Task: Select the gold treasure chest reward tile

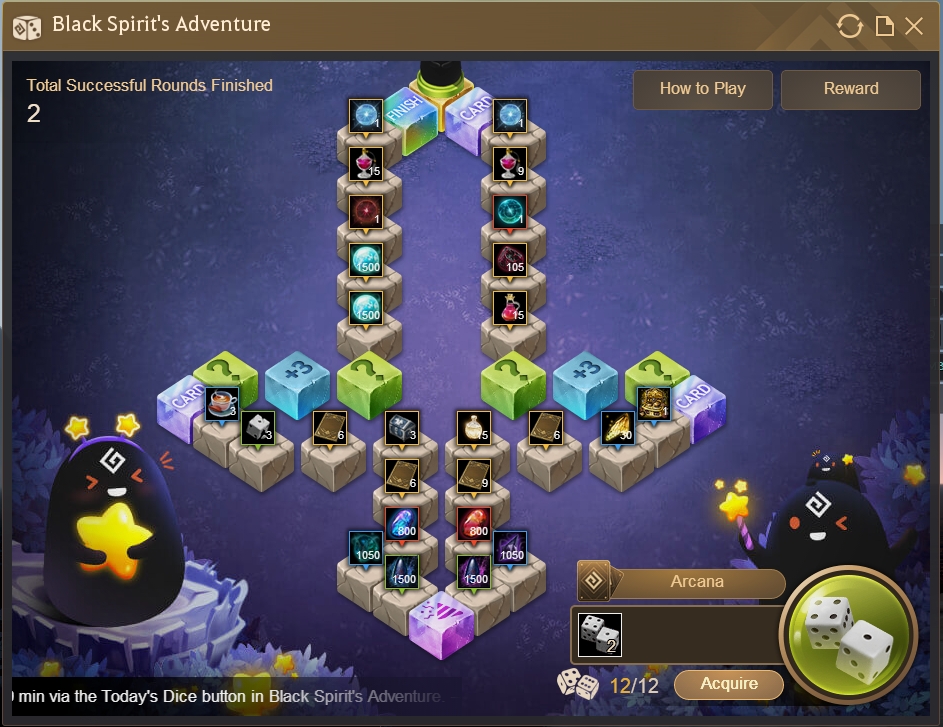Action: coord(654,403)
